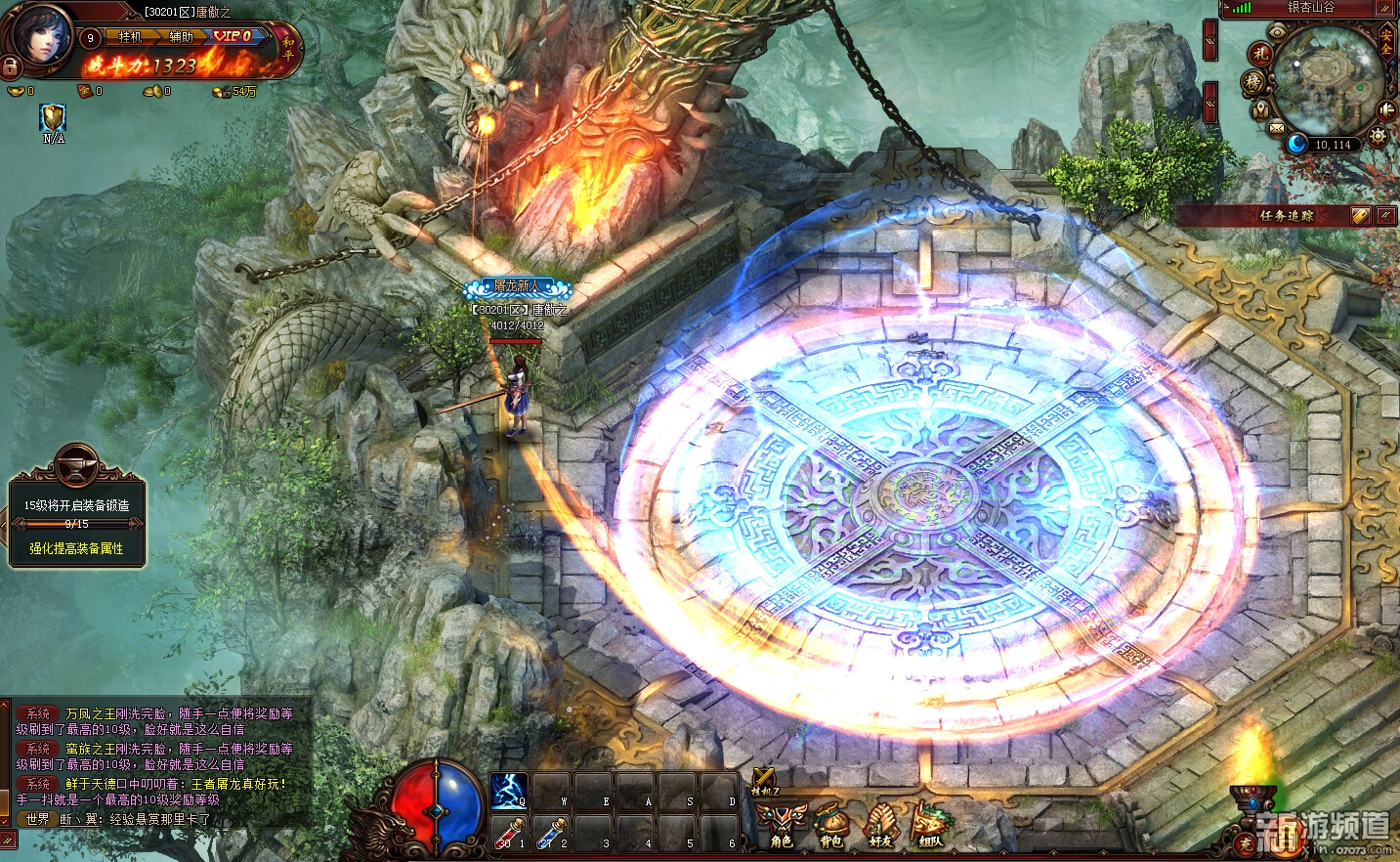Screen dimensions: 1400x862
Task: Use the red health potion
Action: 508,834
